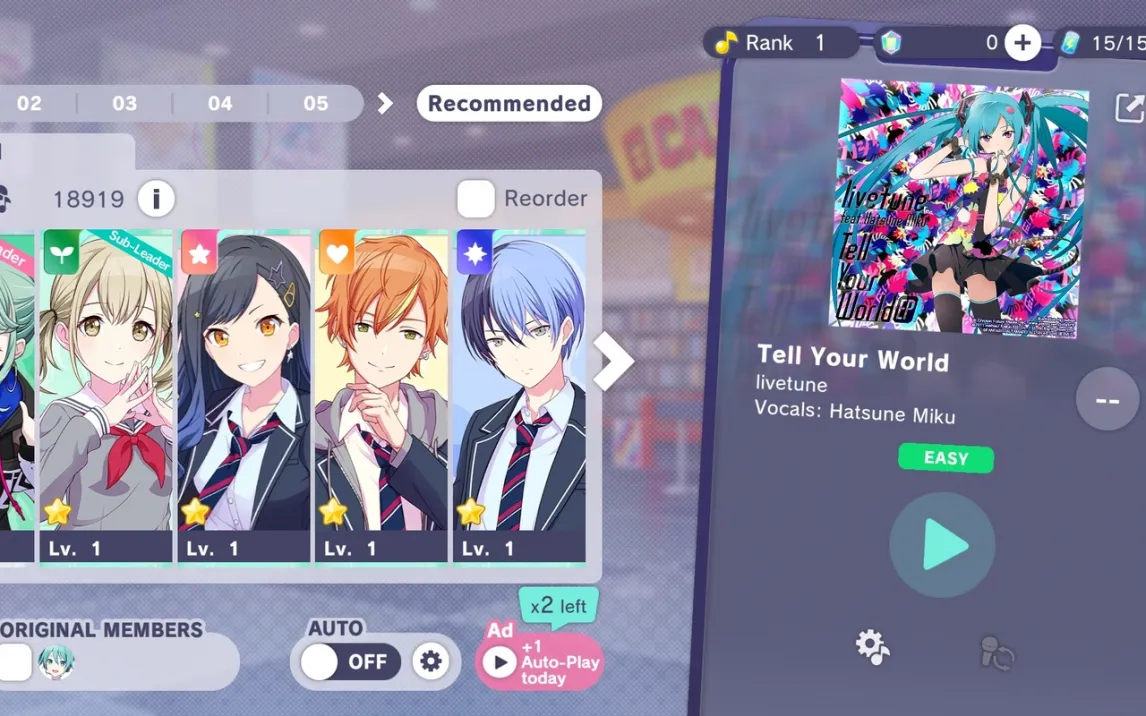The height and width of the screenshot is (716, 1146).
Task: Select the blonde Sub-Leader character card
Action: click(106, 395)
